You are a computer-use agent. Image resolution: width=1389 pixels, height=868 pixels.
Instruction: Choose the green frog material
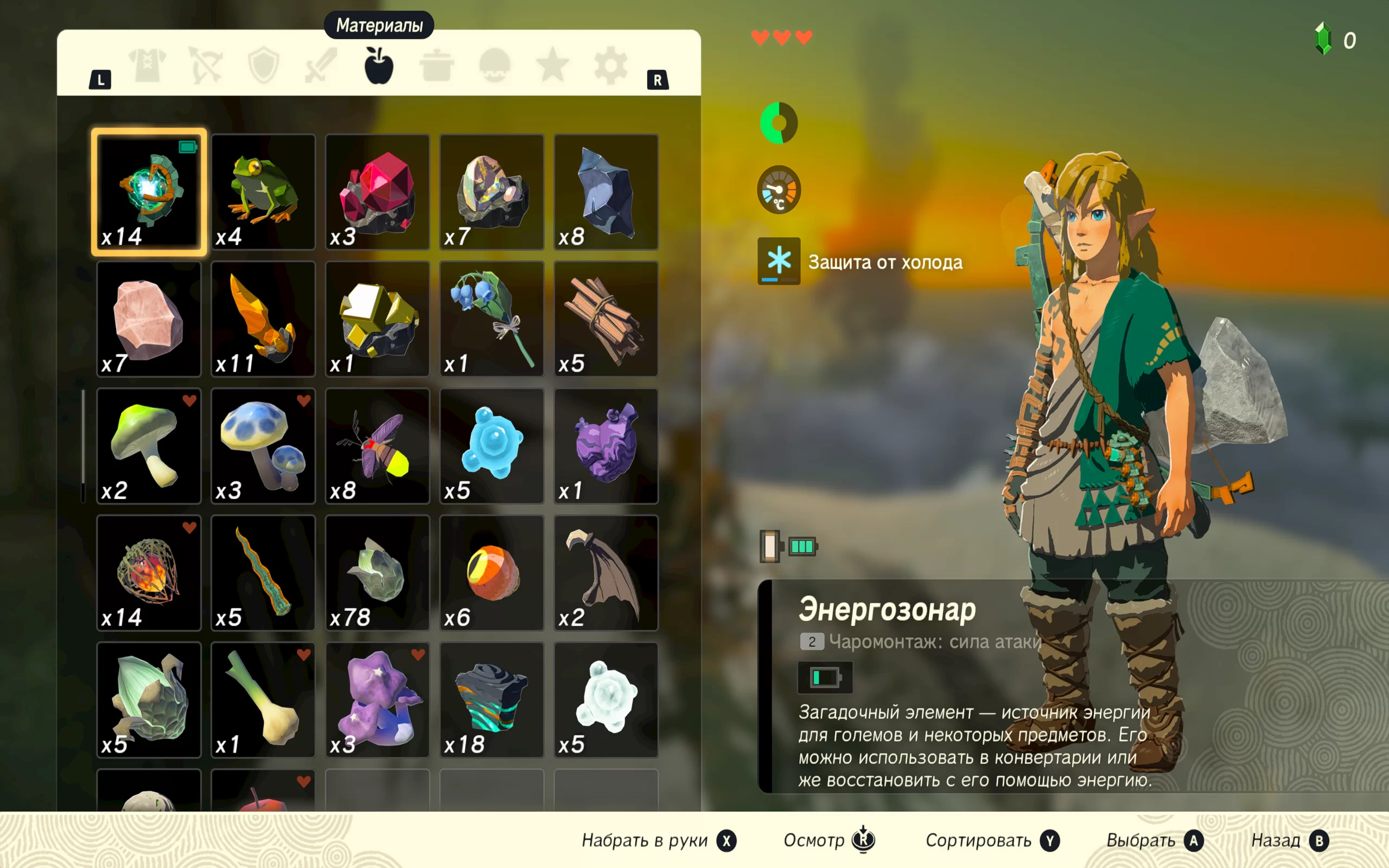point(263,192)
